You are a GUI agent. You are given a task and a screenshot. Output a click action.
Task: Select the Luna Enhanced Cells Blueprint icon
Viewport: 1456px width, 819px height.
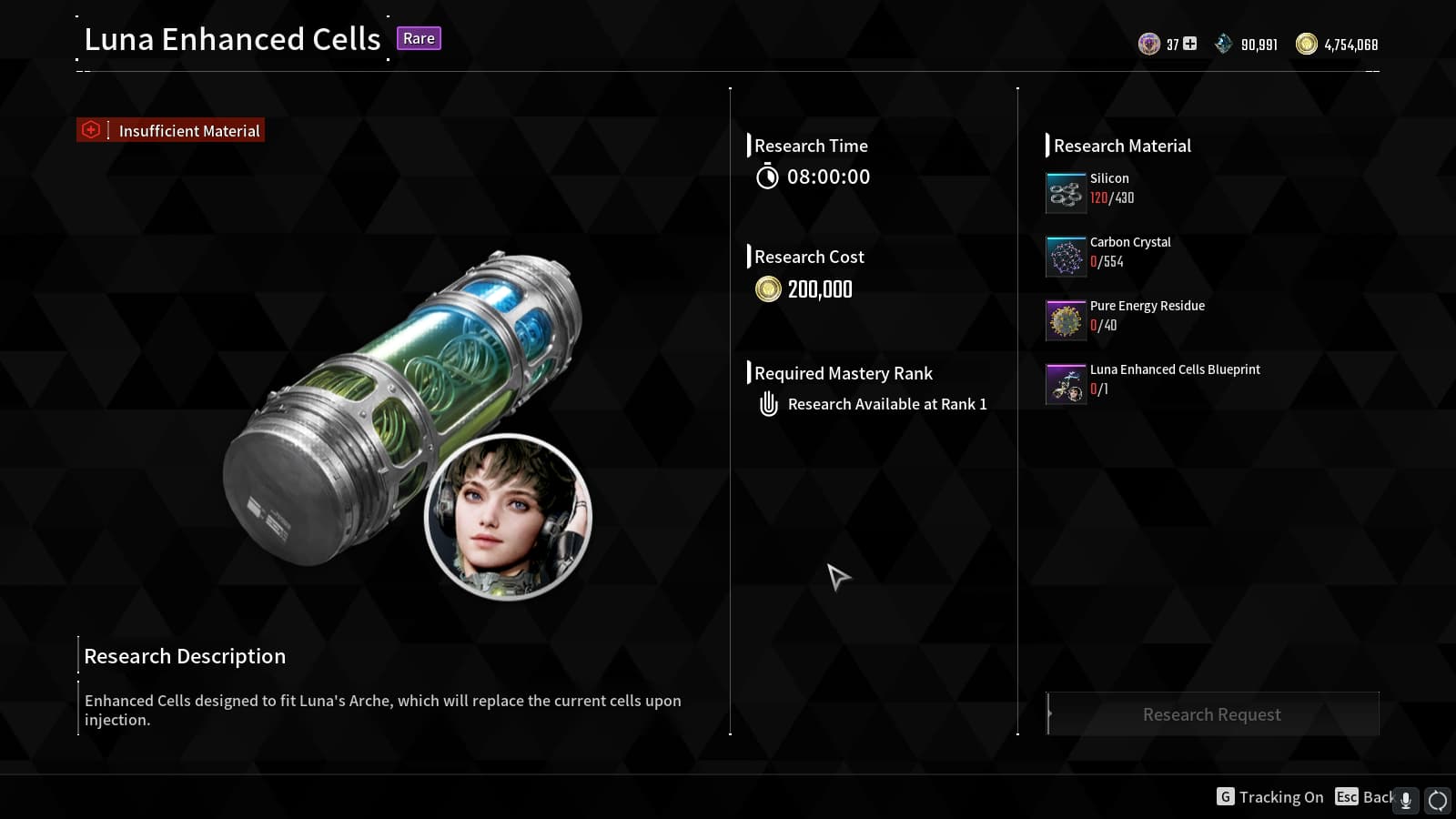(1066, 384)
